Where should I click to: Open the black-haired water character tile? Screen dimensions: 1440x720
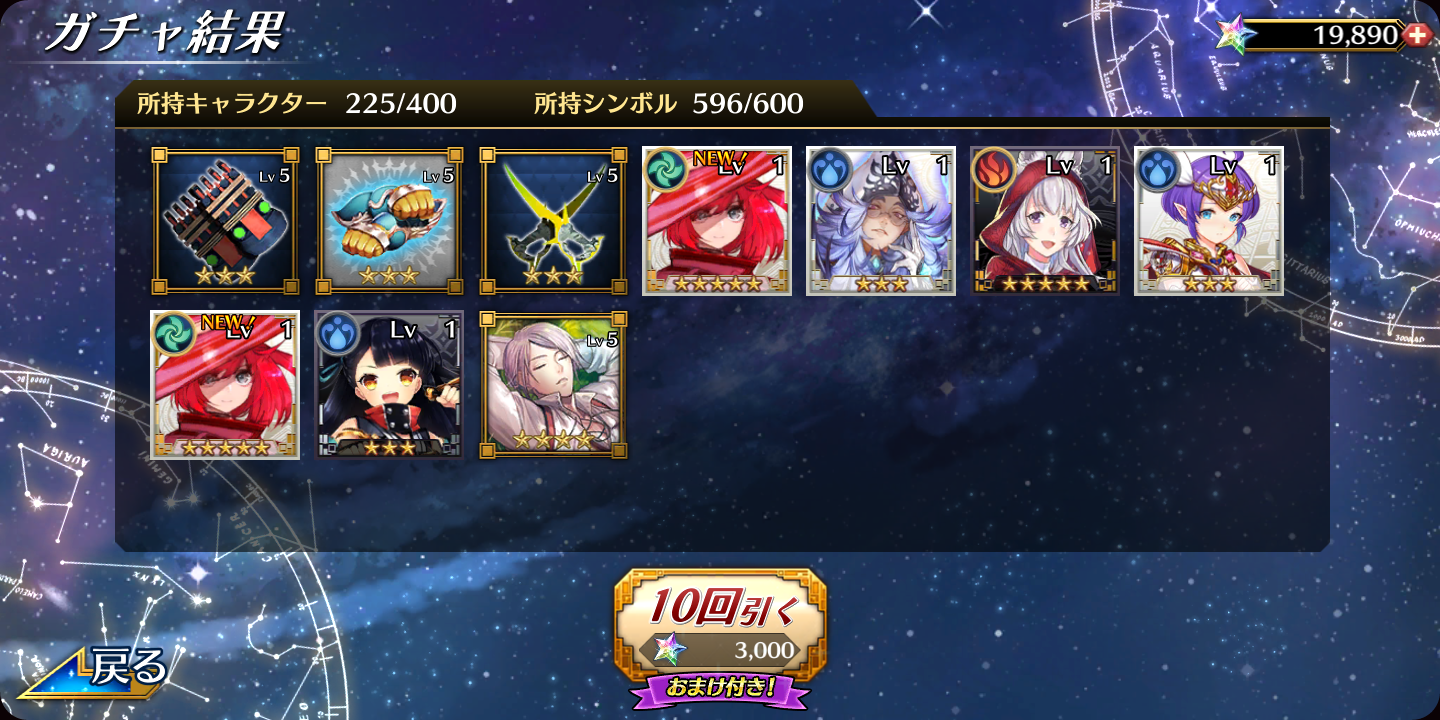click(389, 385)
